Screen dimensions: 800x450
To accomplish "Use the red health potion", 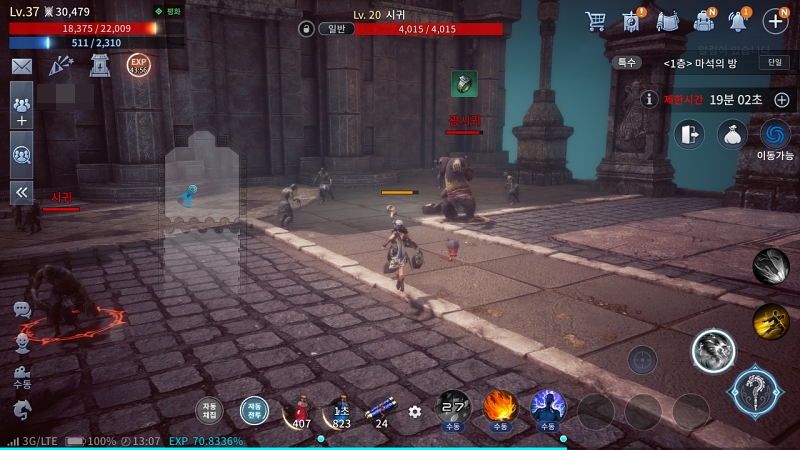I will 299,410.
